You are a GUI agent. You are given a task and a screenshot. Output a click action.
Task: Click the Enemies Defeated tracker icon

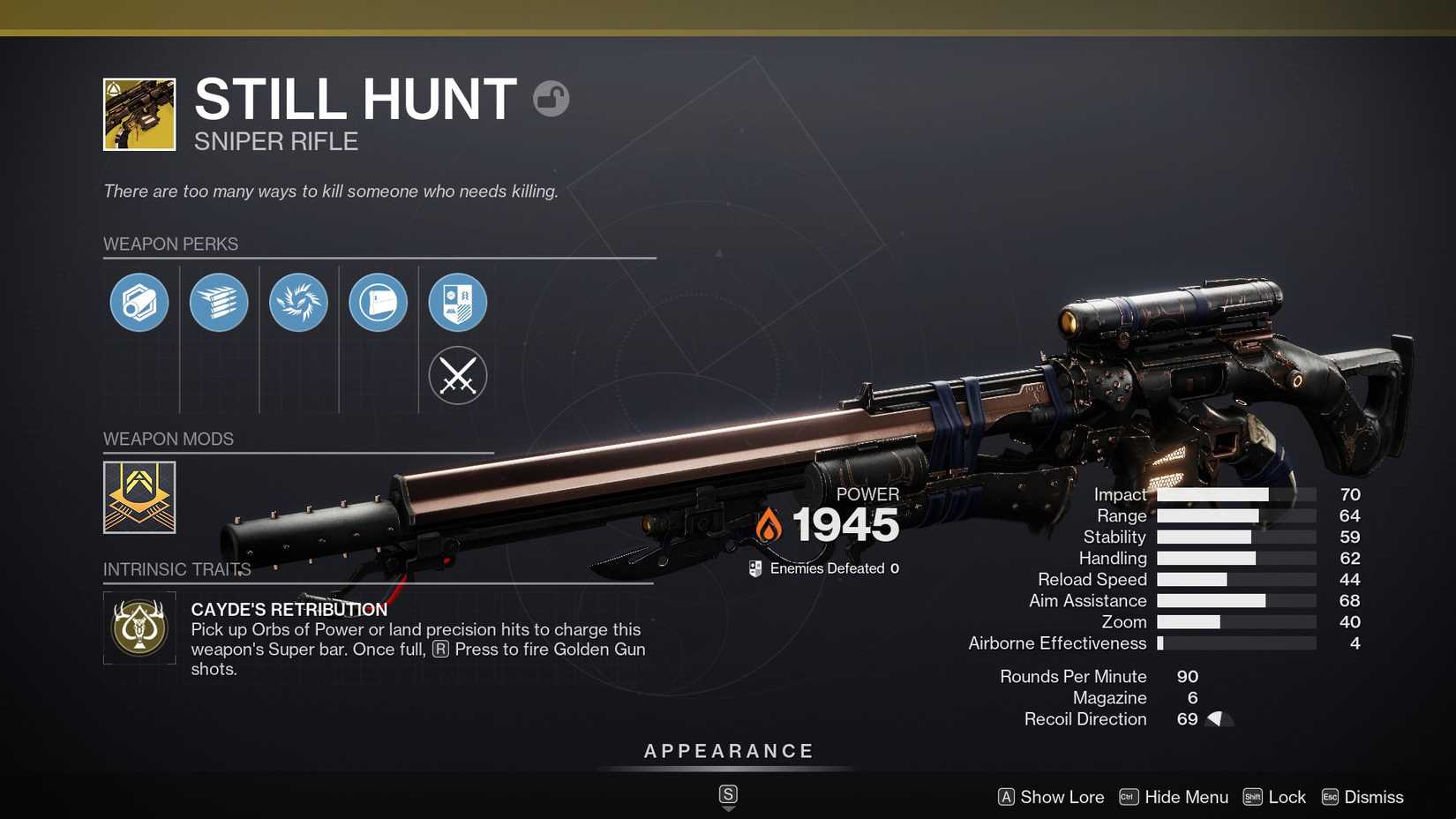(754, 568)
